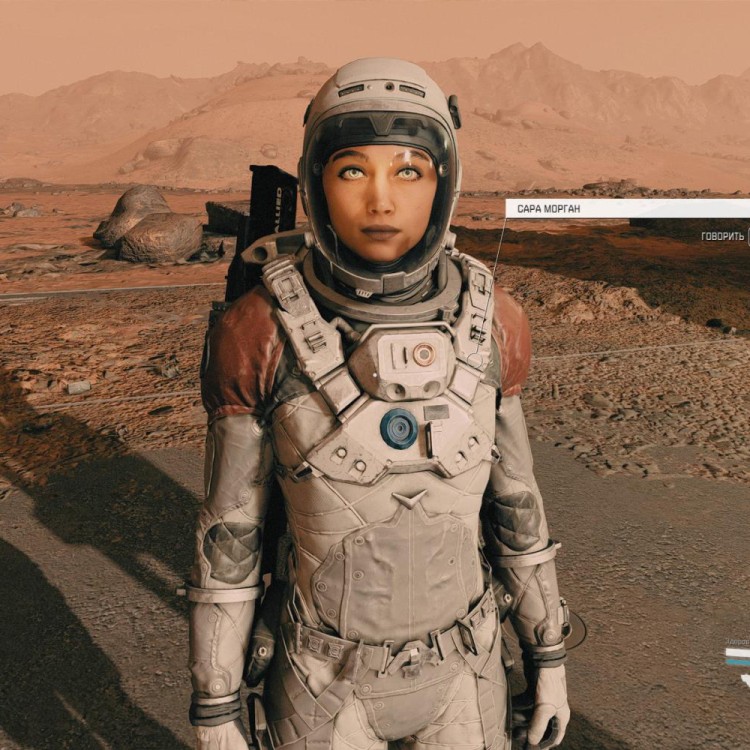
Task: Choose the Говорить talk prompt
Action: point(722,236)
